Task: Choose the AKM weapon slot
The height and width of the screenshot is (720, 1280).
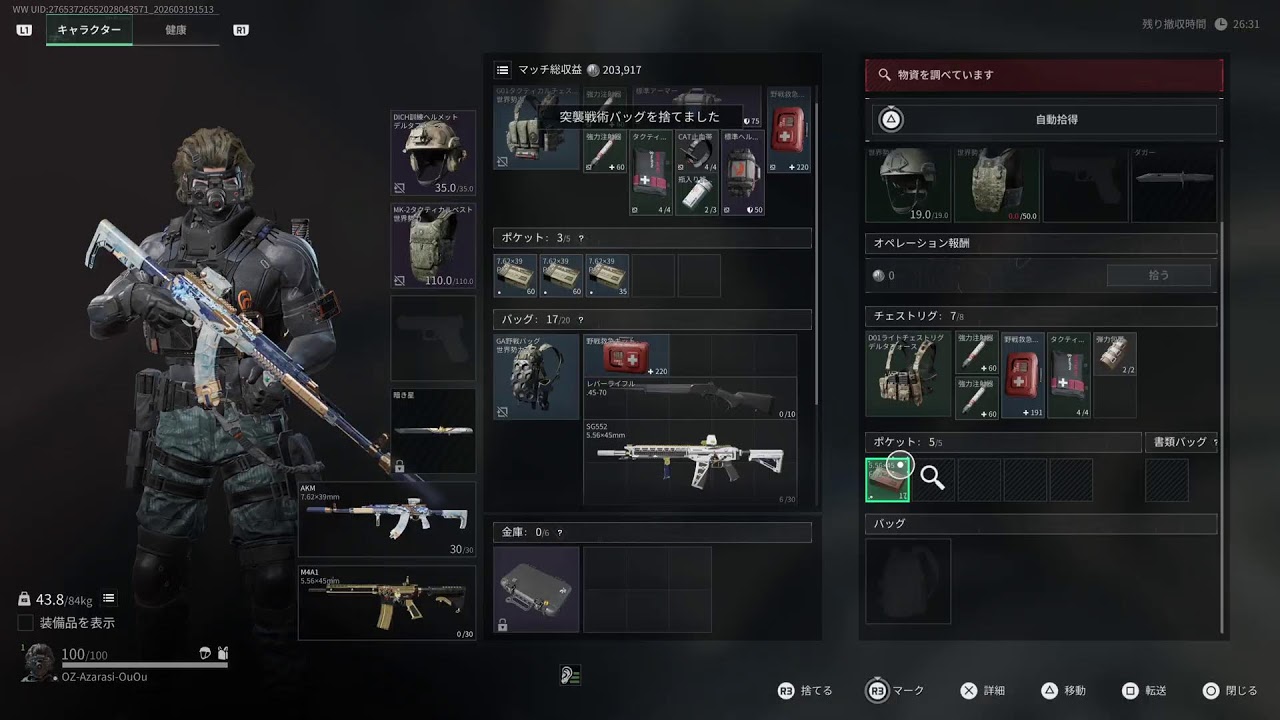Action: coord(387,519)
